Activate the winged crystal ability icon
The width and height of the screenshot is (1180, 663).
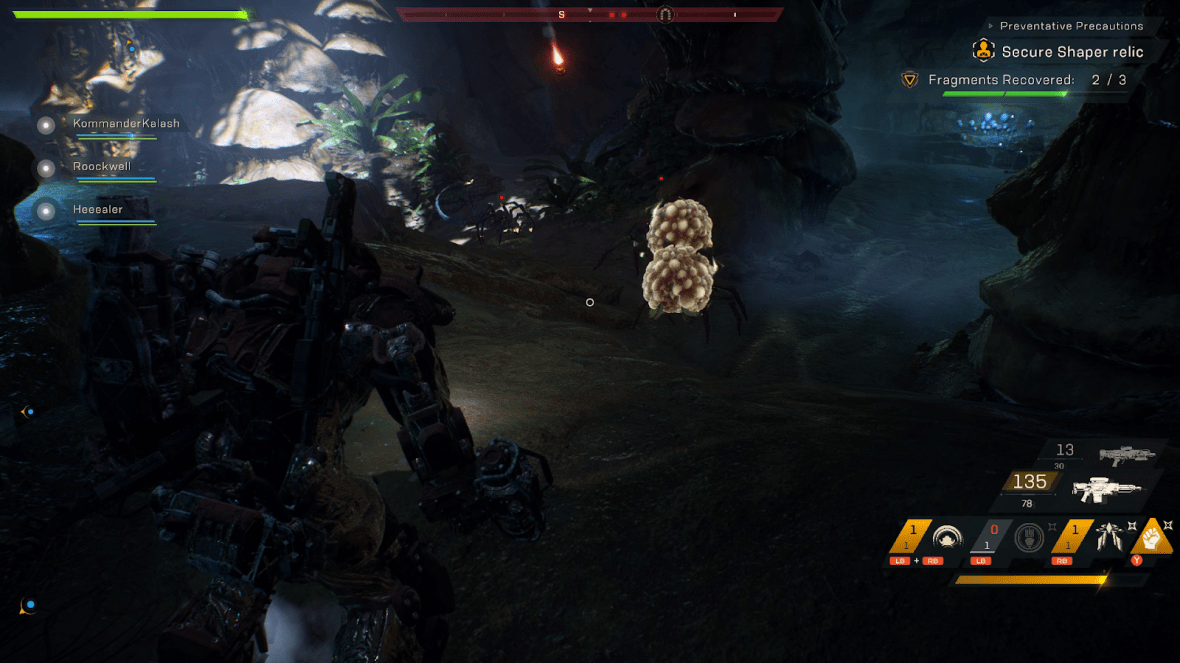coord(1108,537)
